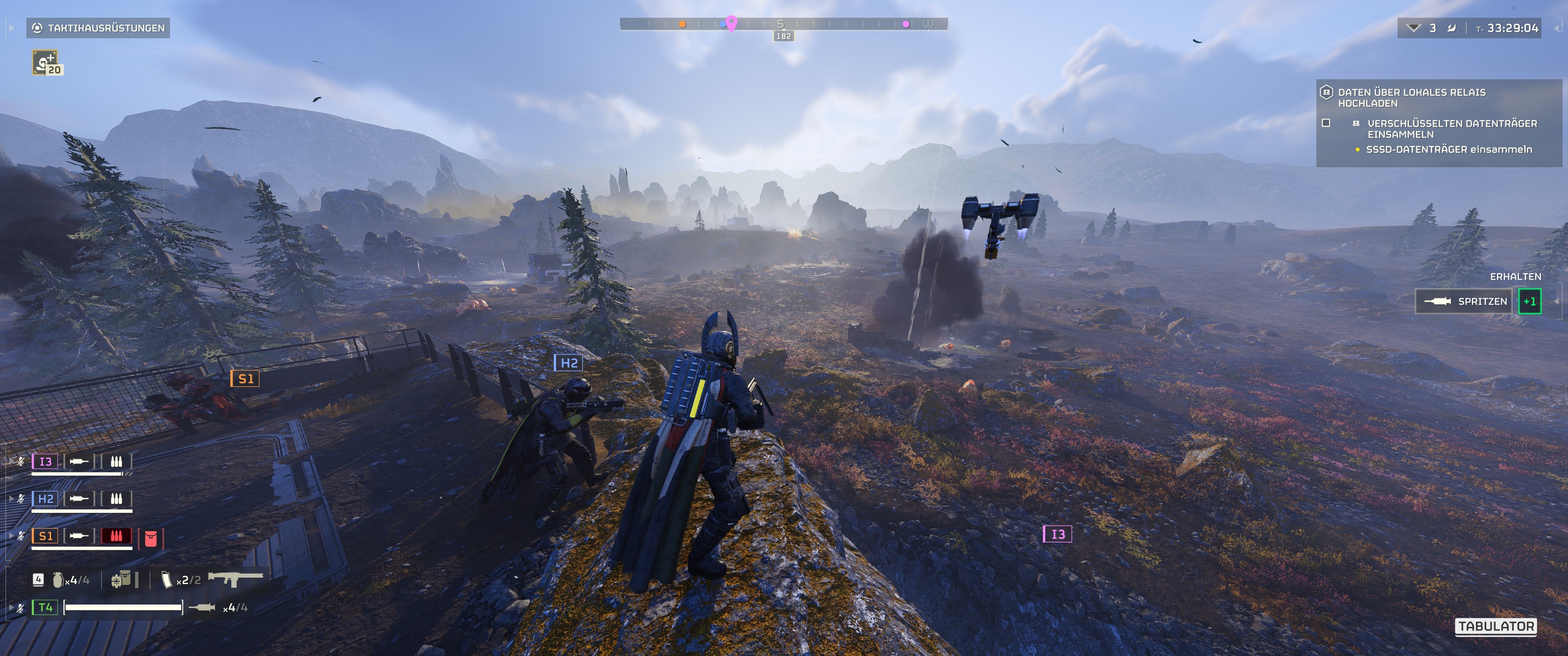This screenshot has height=656, width=1568.
Task: Select the pink I3 tag in the squad list
Action: [45, 461]
